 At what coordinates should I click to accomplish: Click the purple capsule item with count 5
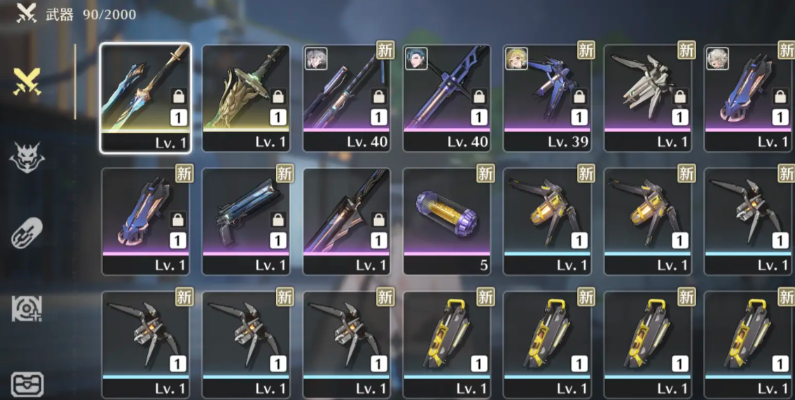[447, 219]
